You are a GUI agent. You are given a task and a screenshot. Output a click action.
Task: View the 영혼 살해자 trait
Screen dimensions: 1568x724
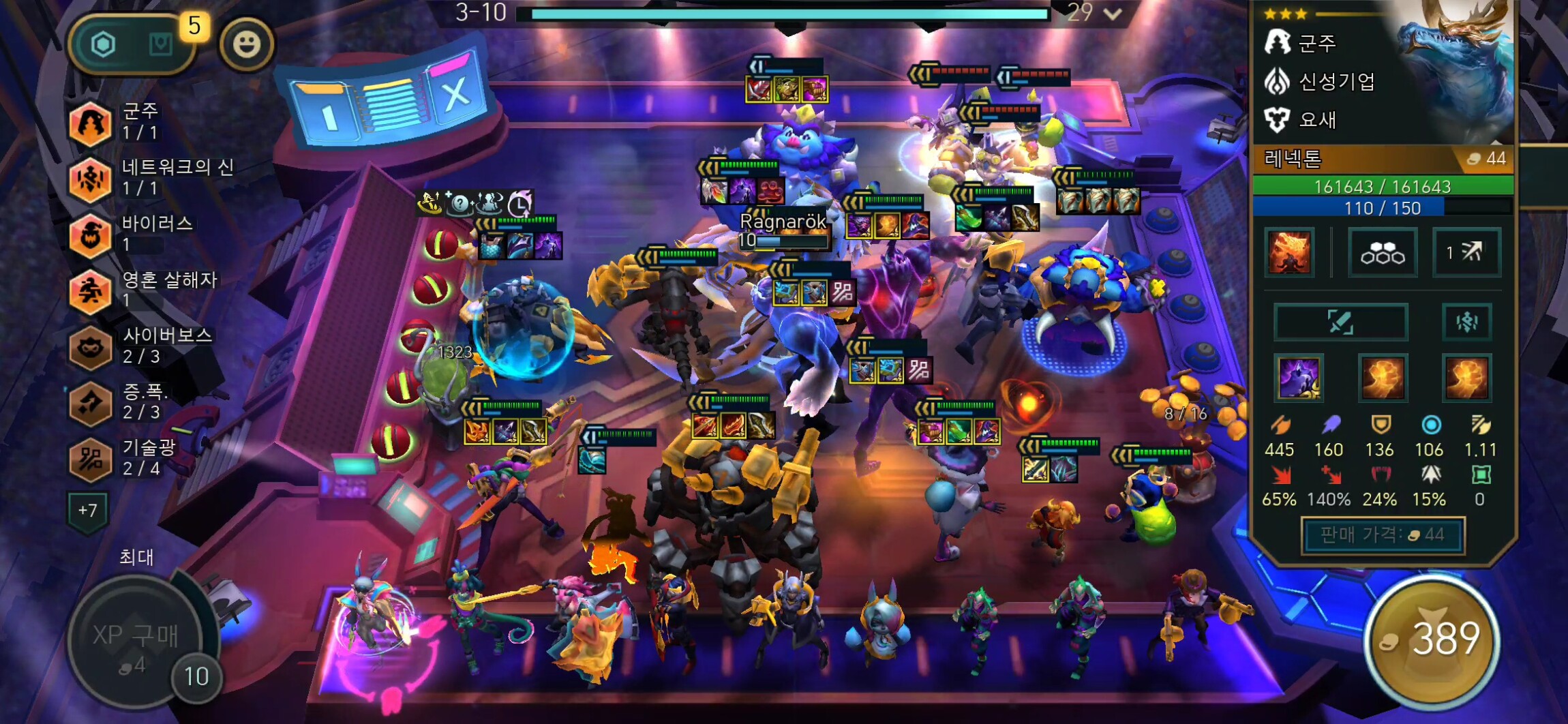click(91, 291)
